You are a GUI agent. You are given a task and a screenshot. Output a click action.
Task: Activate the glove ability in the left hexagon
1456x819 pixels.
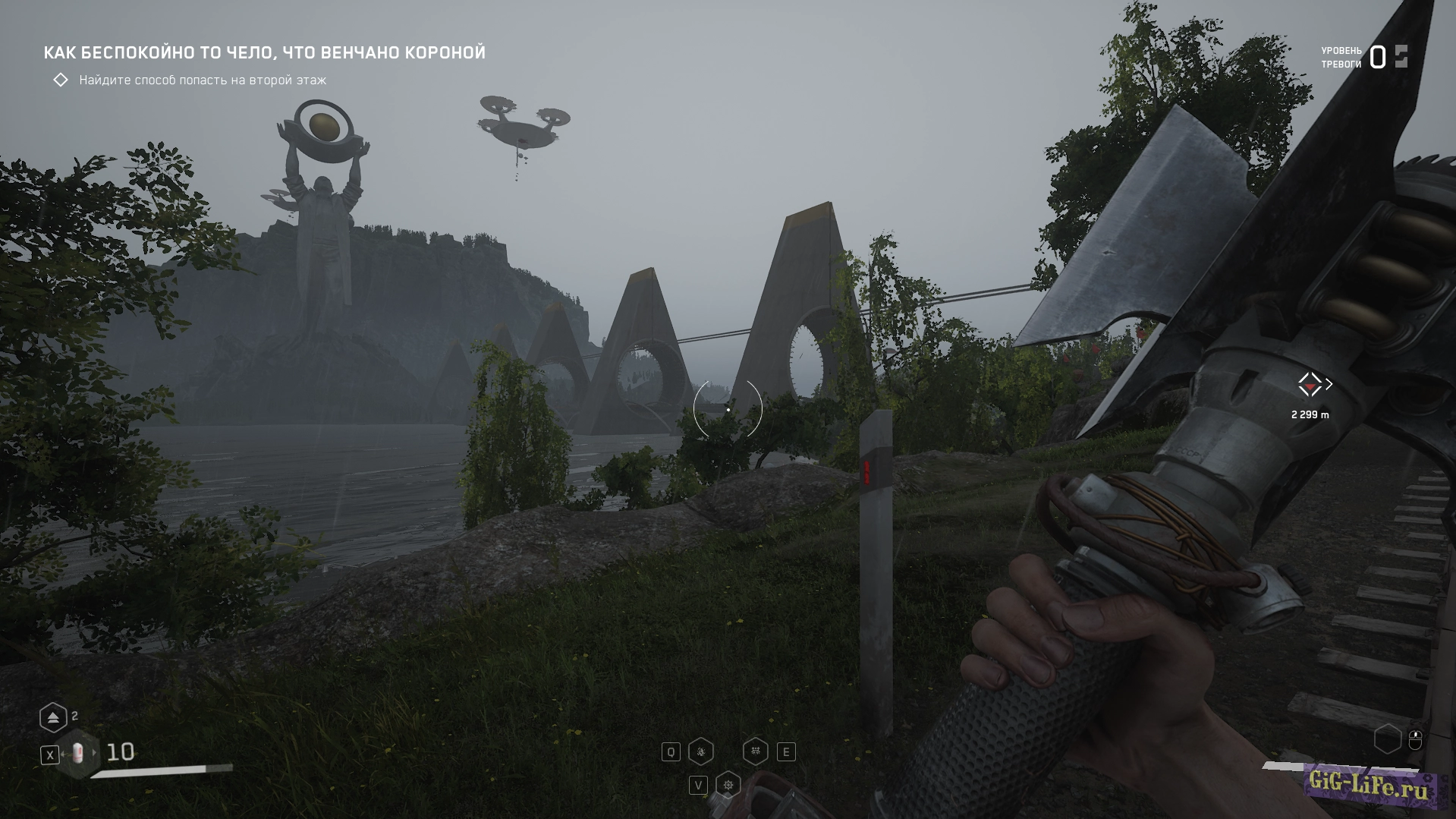701,751
